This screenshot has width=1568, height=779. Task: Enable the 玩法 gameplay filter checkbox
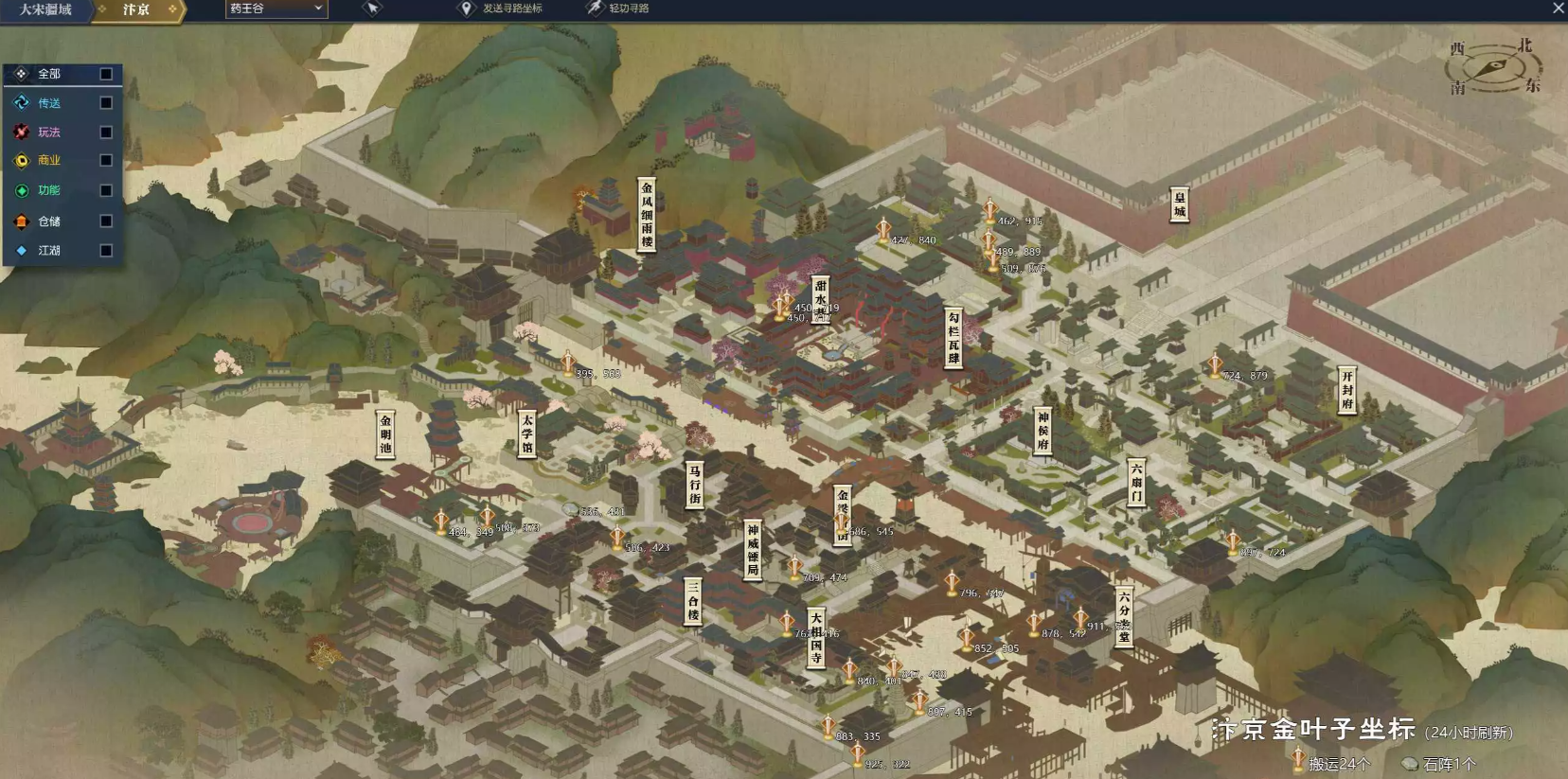(x=106, y=133)
